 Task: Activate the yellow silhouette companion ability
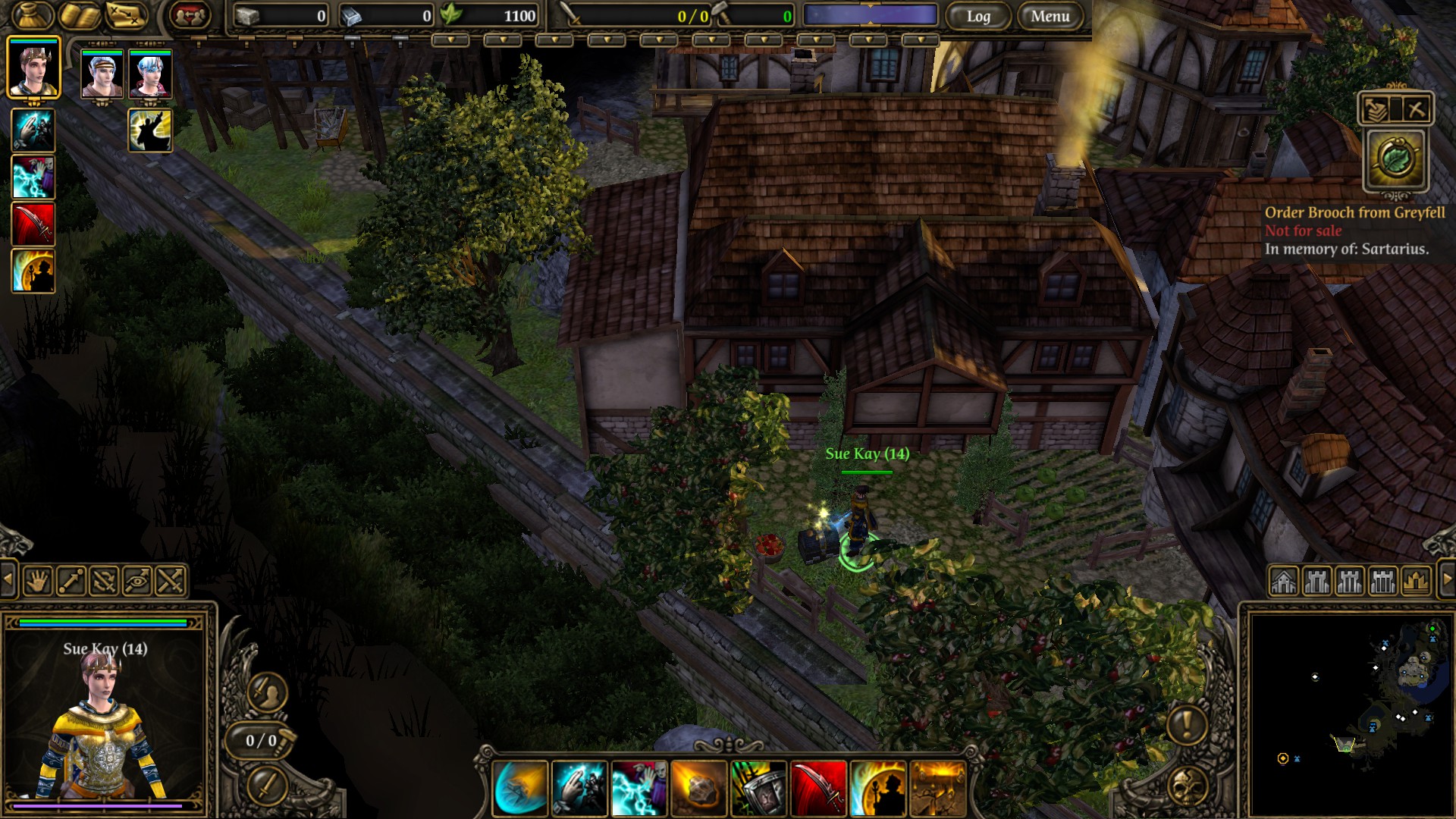[x=150, y=130]
